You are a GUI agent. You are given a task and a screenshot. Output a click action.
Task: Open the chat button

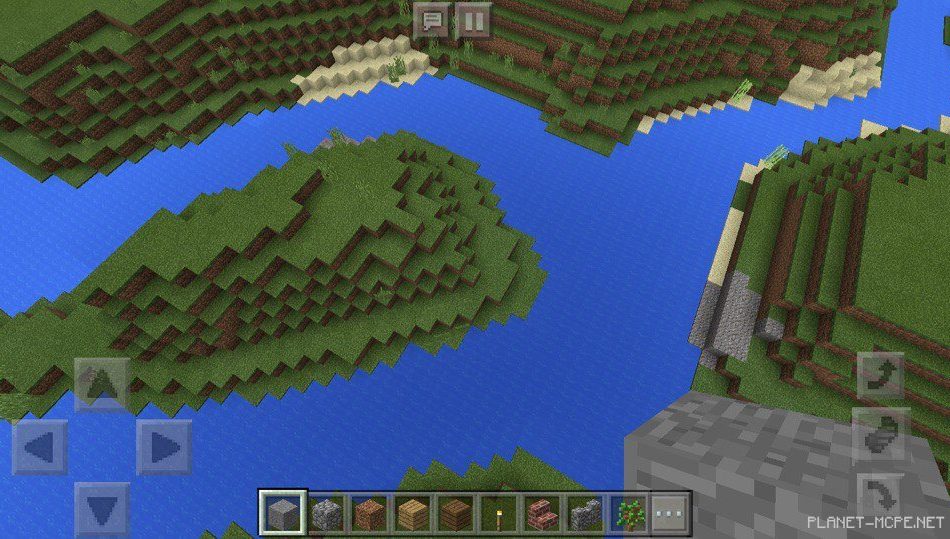pyautogui.click(x=431, y=20)
